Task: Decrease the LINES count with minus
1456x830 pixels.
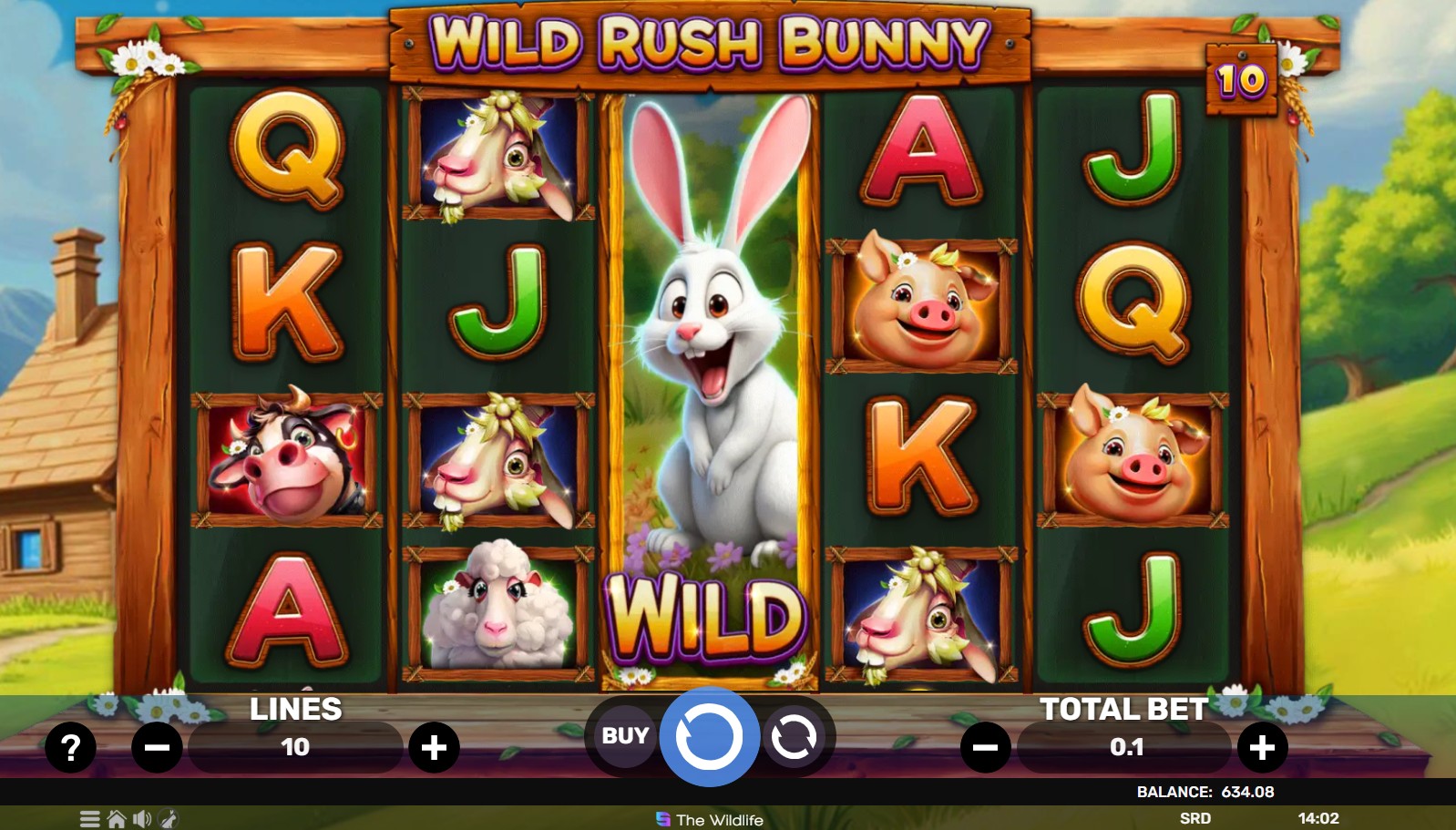Action: tap(158, 747)
